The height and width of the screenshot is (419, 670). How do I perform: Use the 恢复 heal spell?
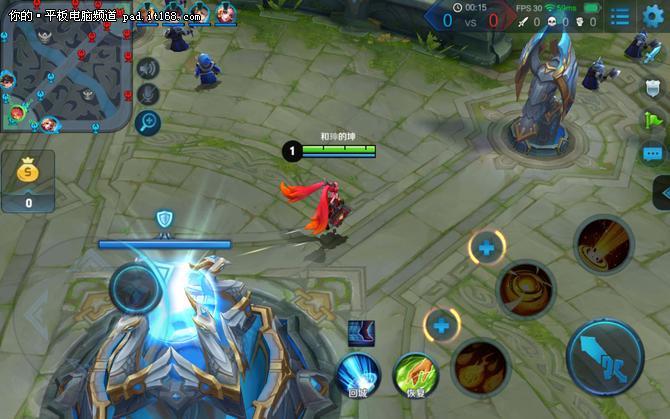click(416, 373)
